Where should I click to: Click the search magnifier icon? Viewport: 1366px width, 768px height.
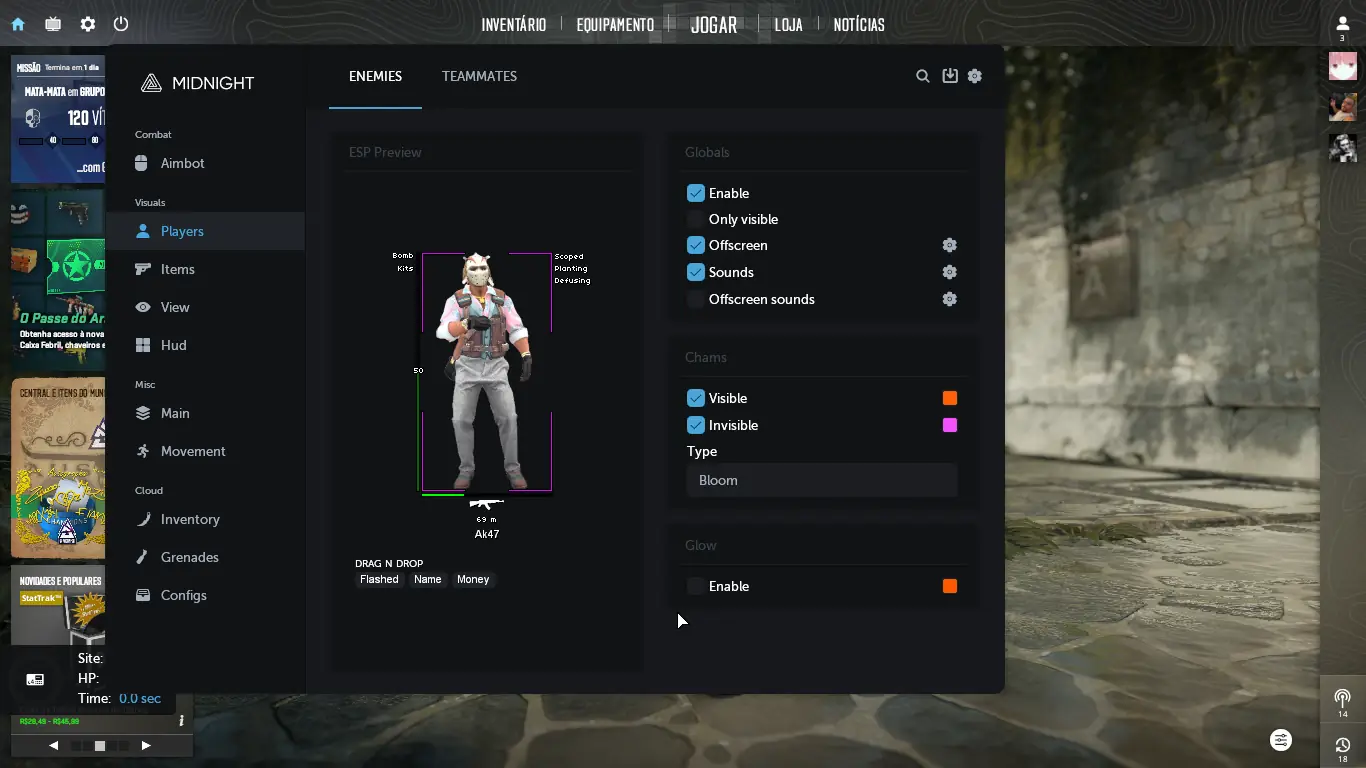point(923,76)
